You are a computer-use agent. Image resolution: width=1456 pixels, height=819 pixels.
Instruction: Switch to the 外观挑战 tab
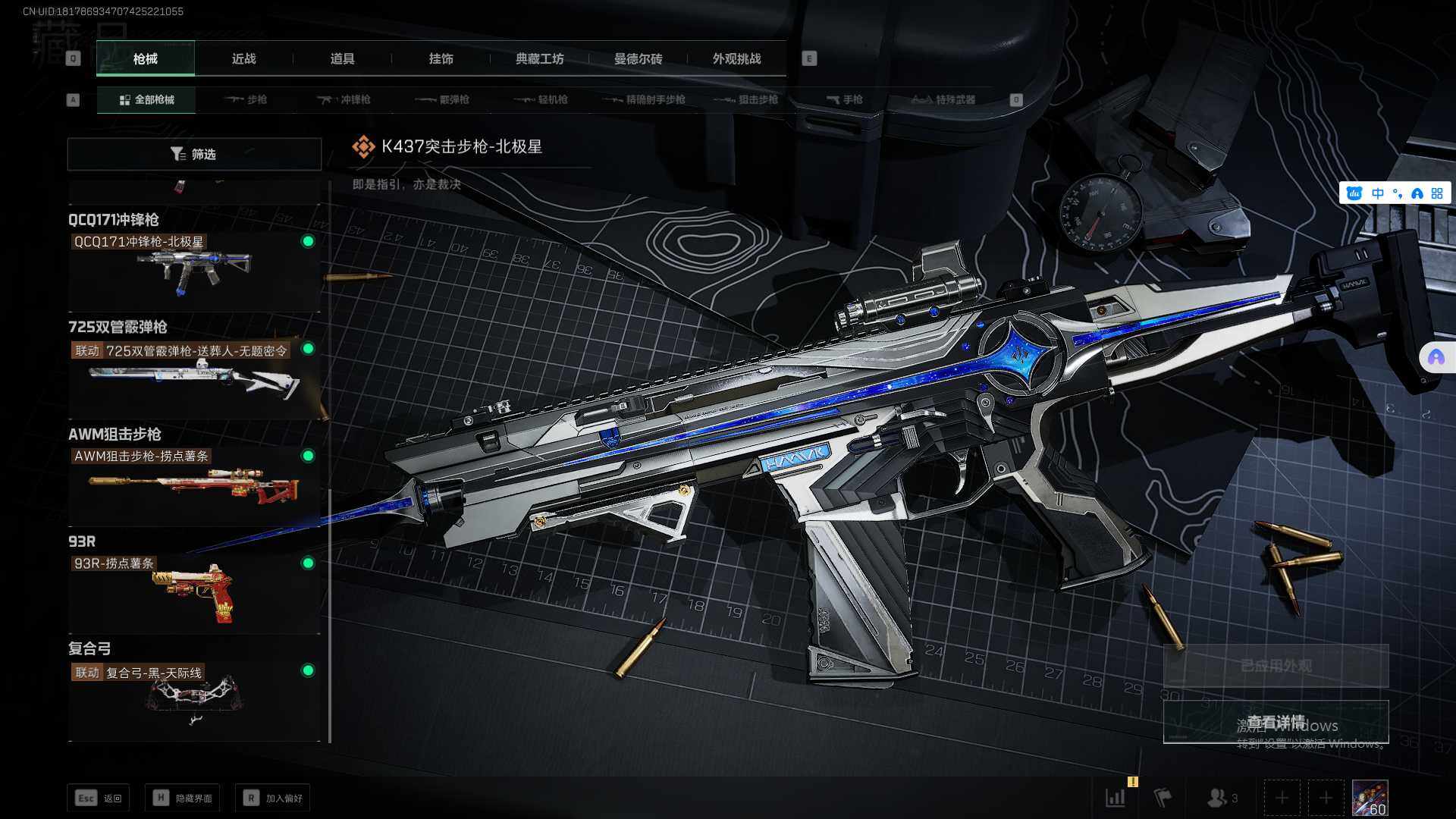pos(736,59)
